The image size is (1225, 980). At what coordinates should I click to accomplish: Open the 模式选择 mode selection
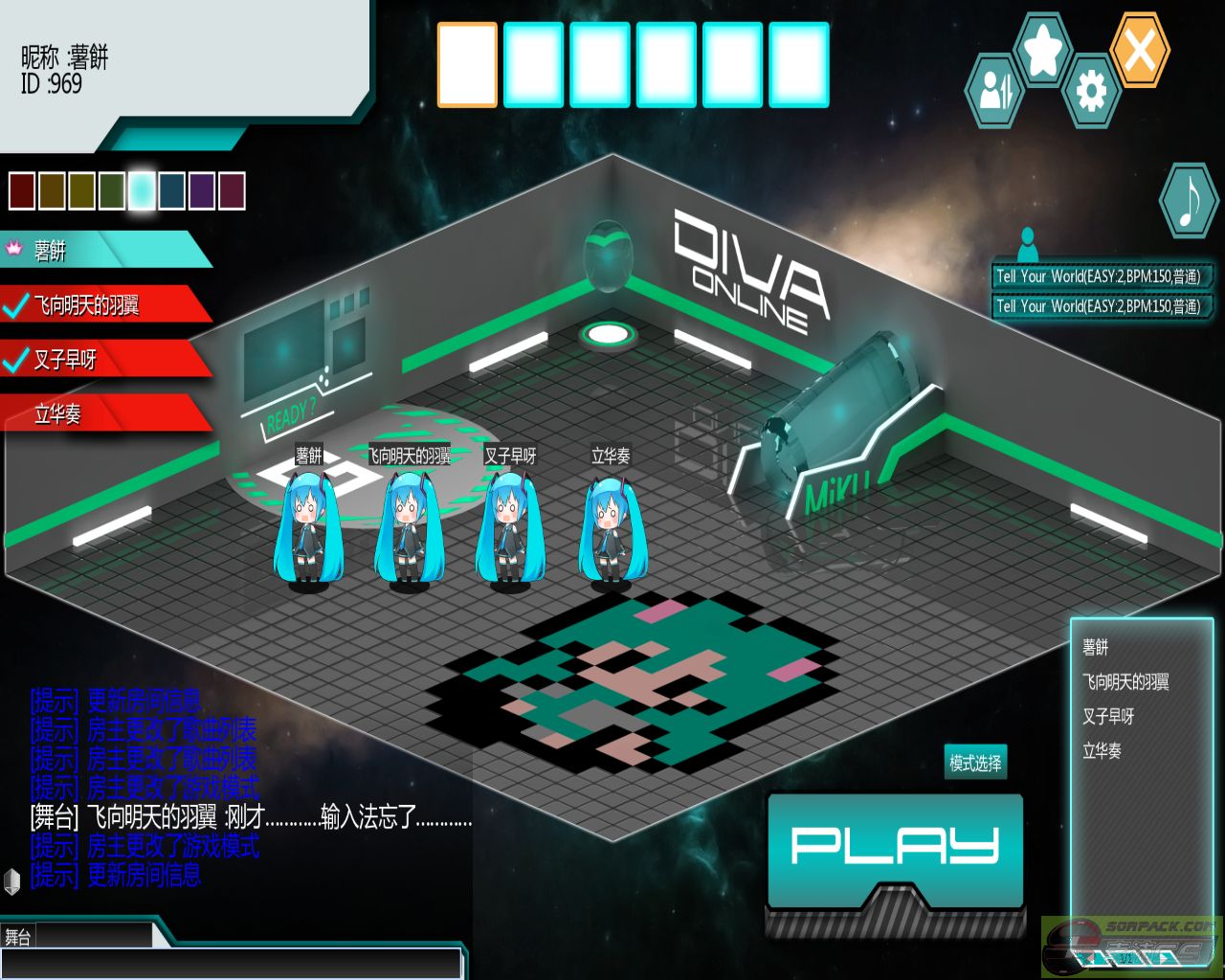(975, 763)
